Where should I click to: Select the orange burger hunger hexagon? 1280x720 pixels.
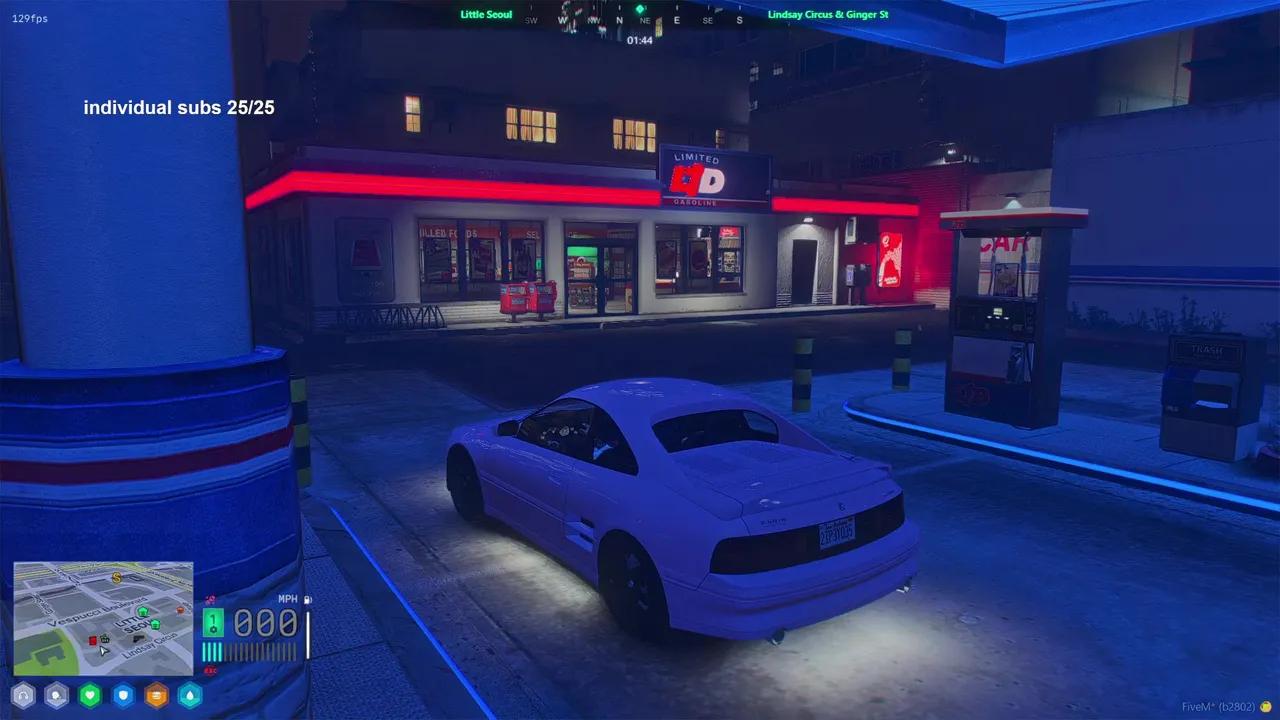coord(156,695)
